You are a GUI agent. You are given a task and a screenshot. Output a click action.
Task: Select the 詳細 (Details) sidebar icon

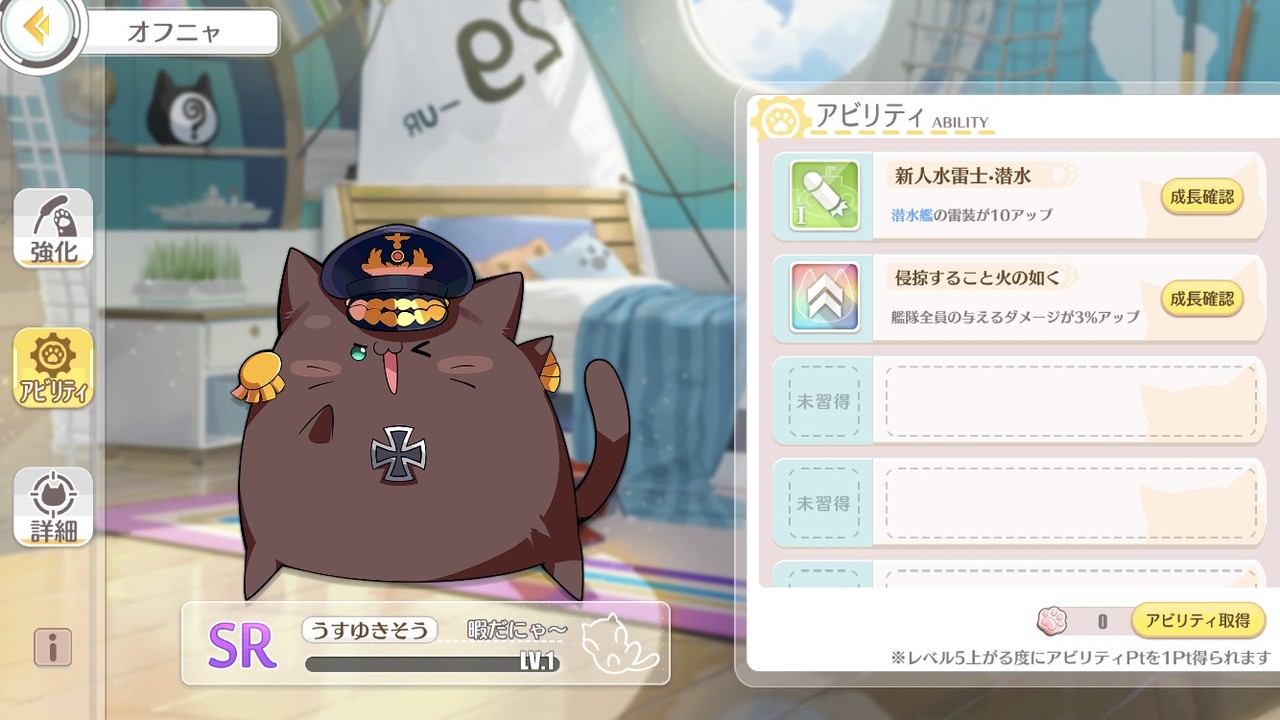pos(52,507)
